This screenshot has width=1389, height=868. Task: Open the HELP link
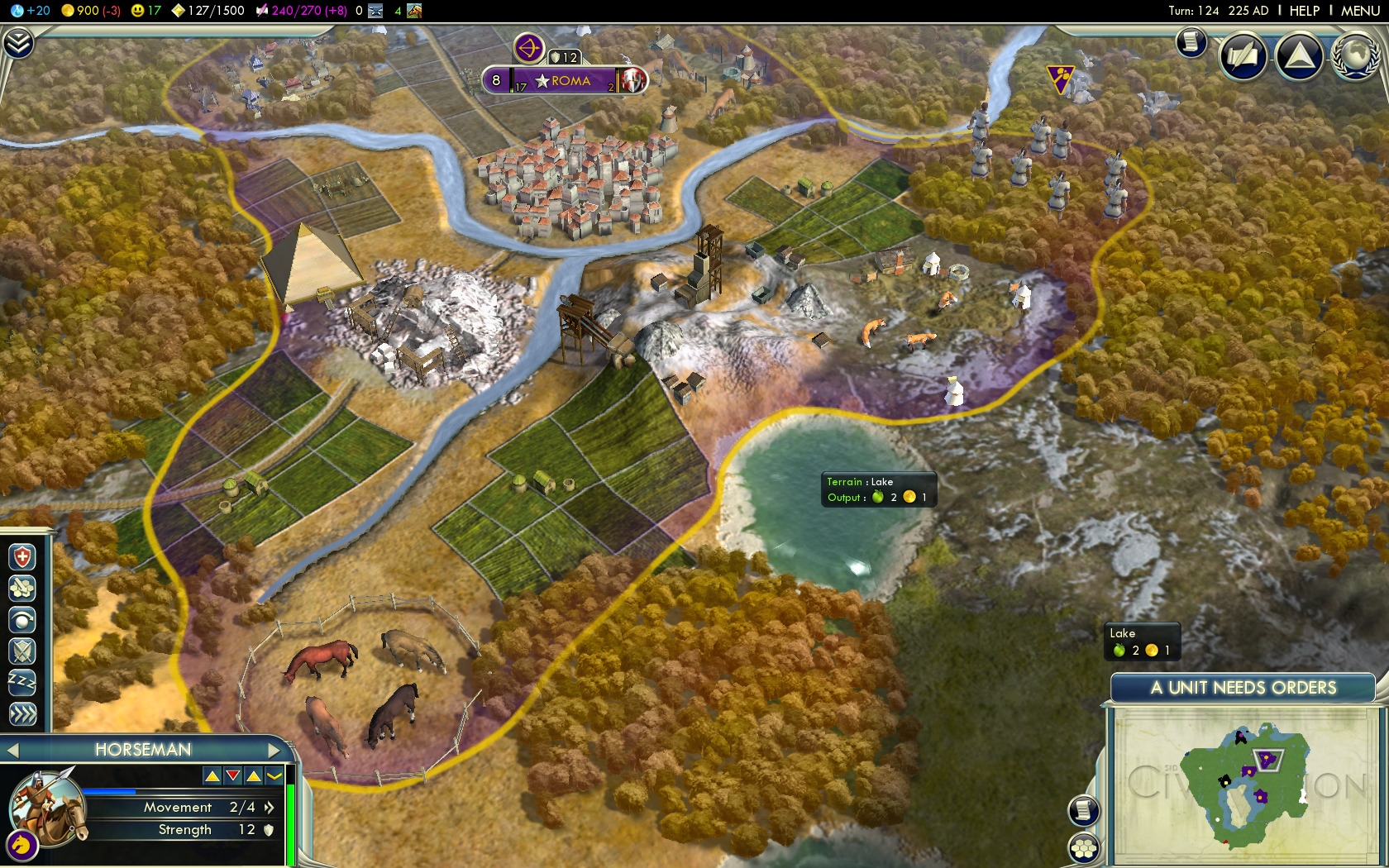[1305, 11]
